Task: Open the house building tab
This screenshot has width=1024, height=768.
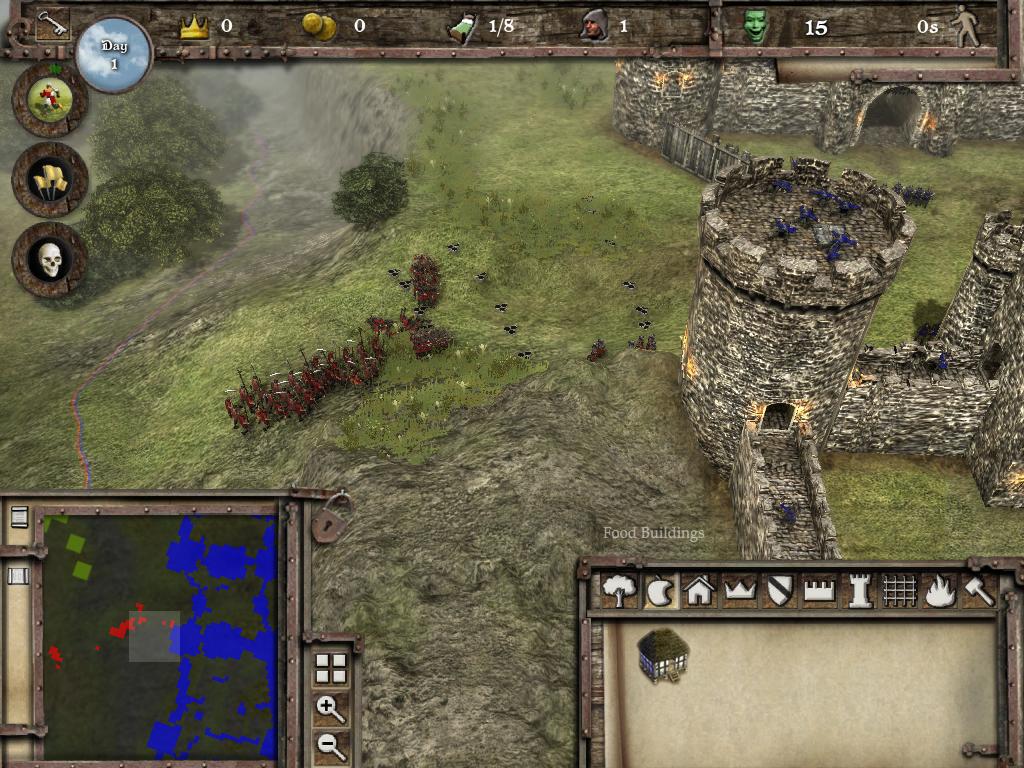Action: [x=699, y=592]
